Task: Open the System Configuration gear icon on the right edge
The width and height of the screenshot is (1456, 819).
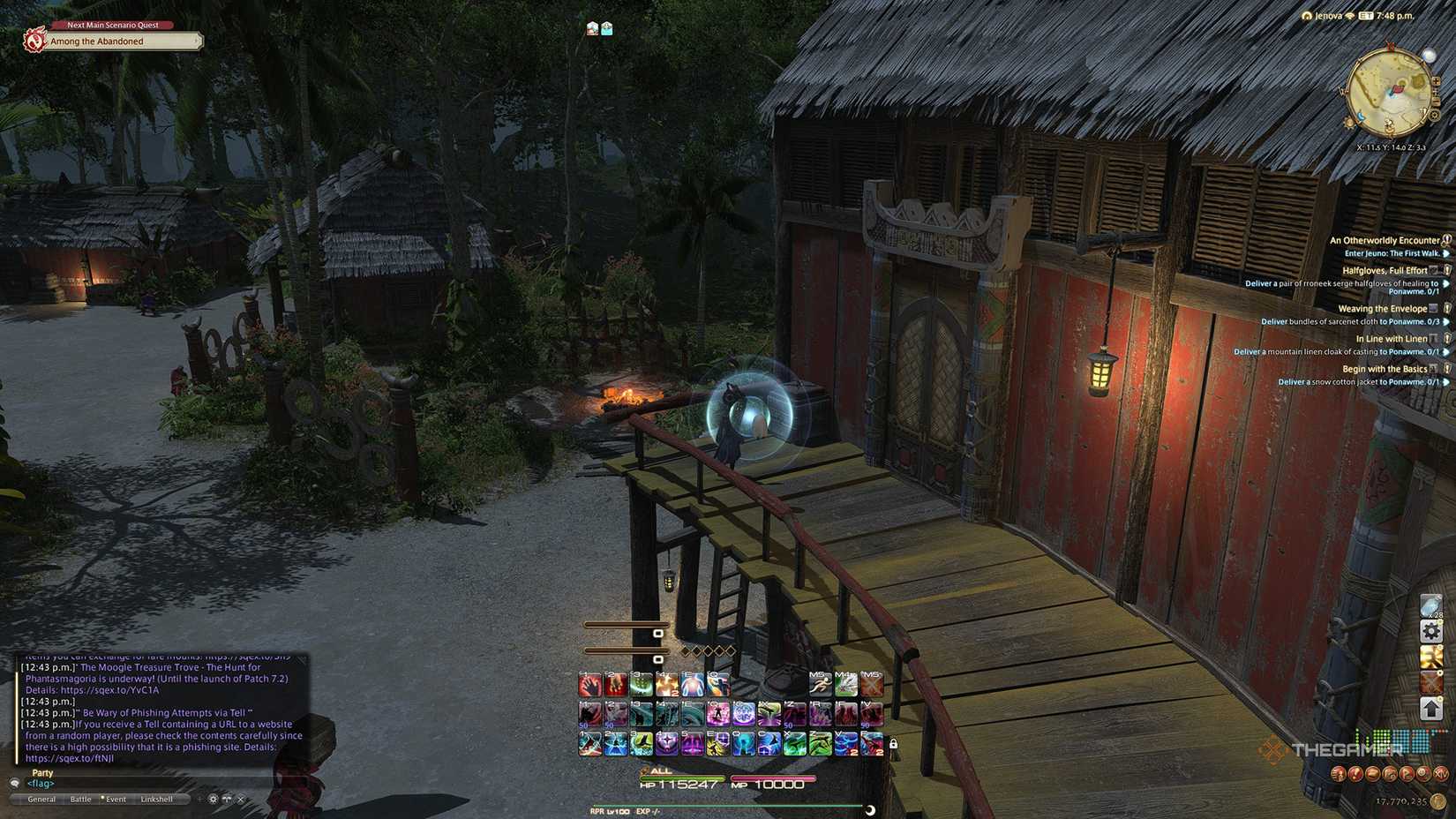Action: [x=1430, y=630]
